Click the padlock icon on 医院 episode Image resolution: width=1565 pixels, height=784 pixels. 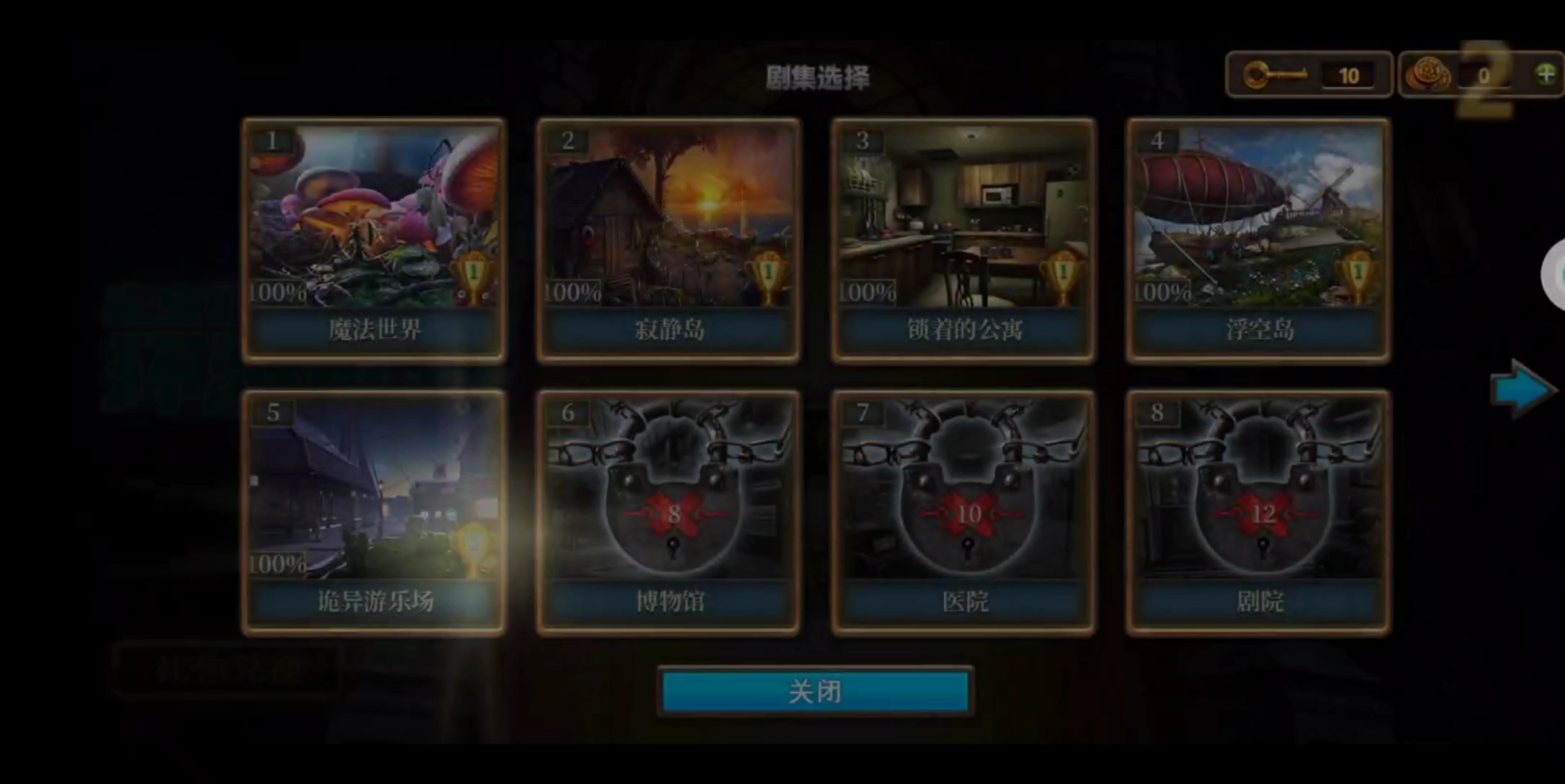tap(966, 509)
